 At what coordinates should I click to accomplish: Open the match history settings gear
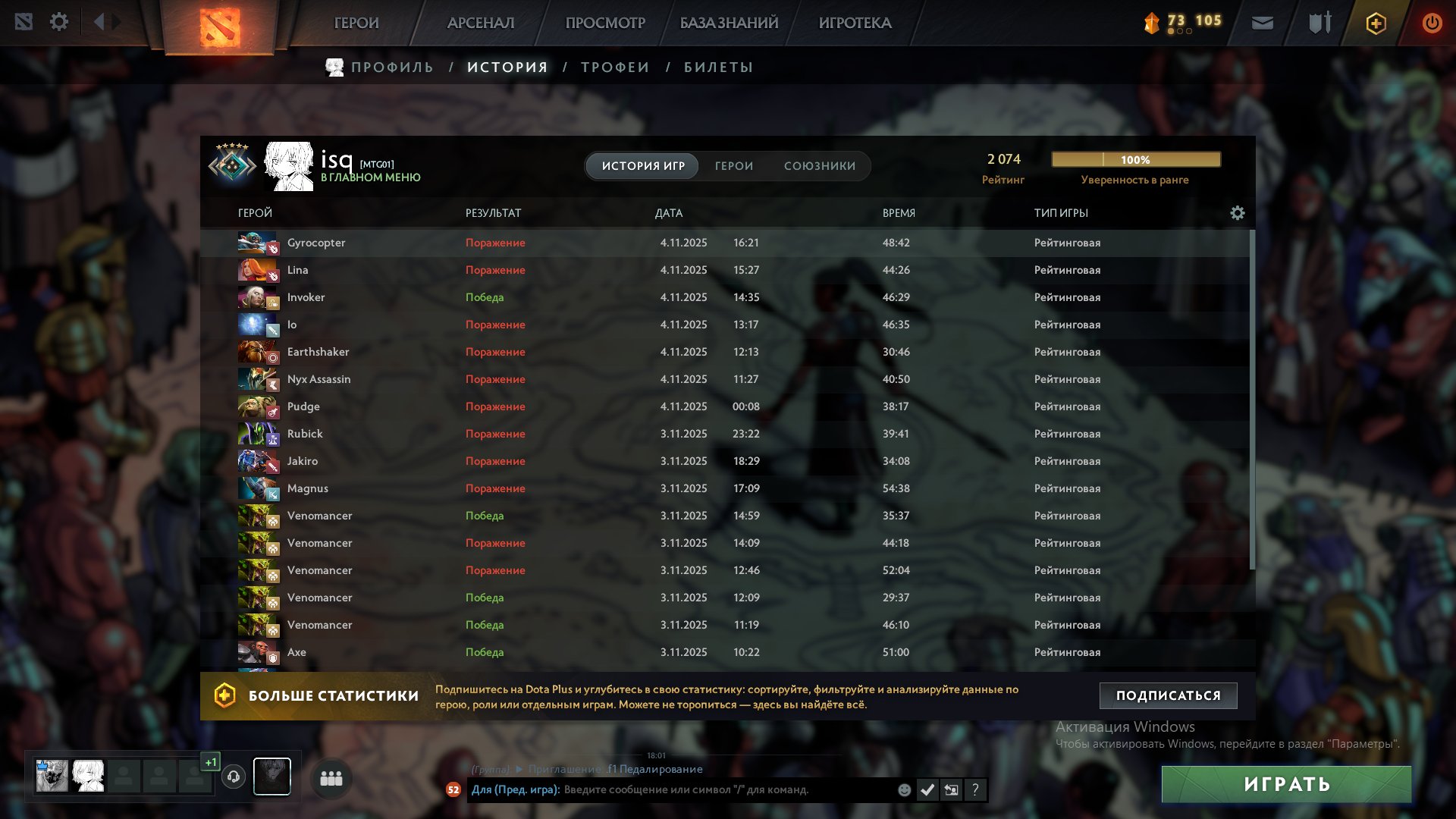tap(1238, 213)
